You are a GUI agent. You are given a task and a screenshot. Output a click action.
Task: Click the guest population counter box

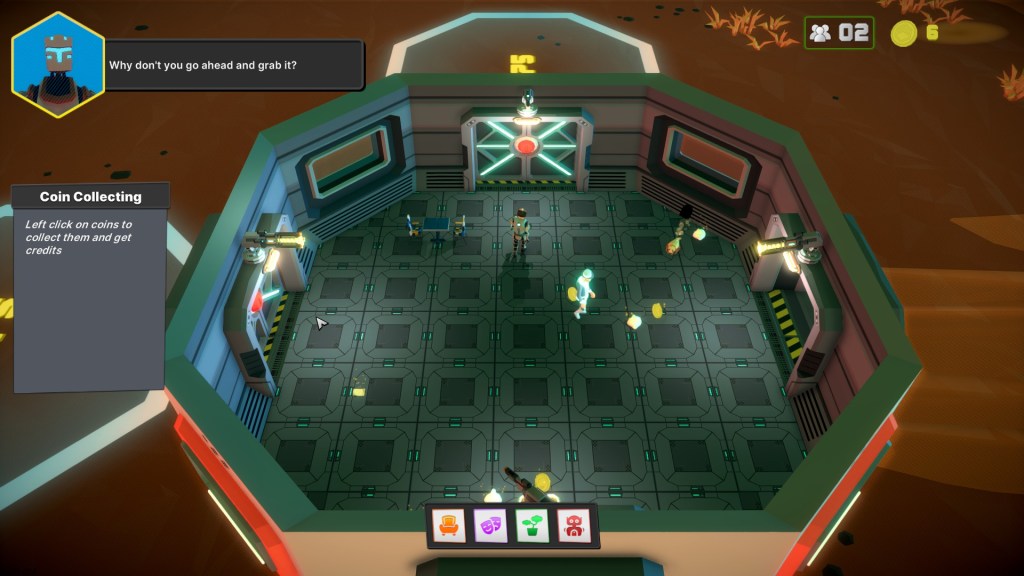pyautogui.click(x=839, y=33)
